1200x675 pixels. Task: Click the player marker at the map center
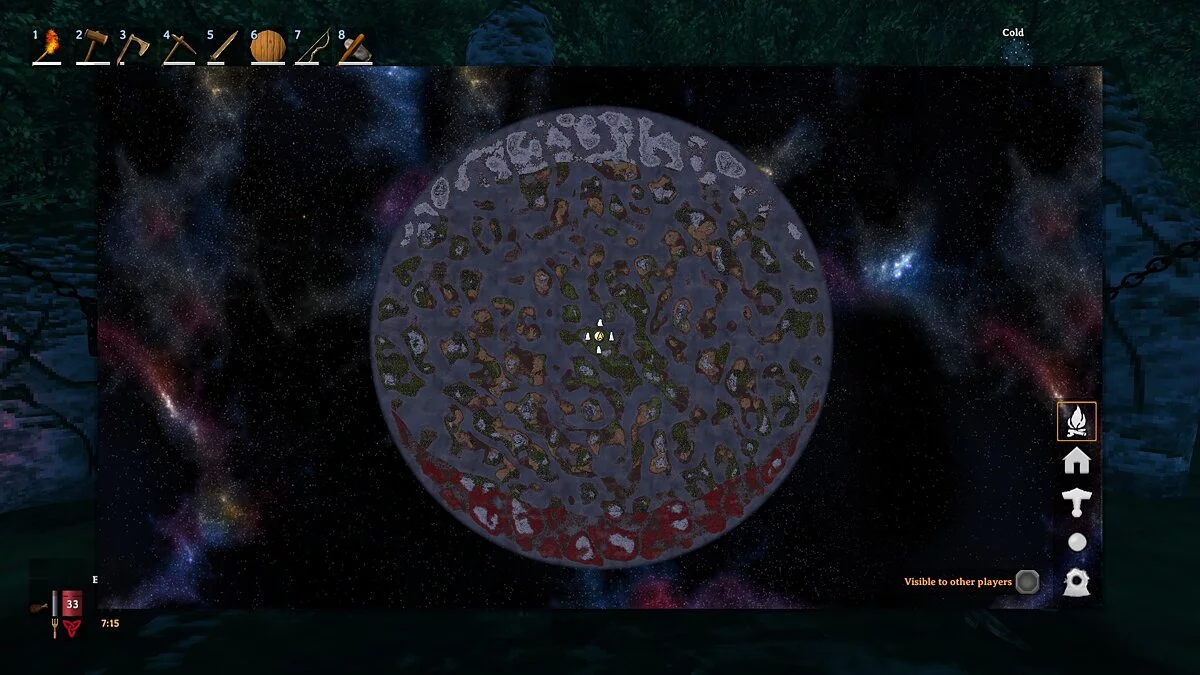click(599, 337)
